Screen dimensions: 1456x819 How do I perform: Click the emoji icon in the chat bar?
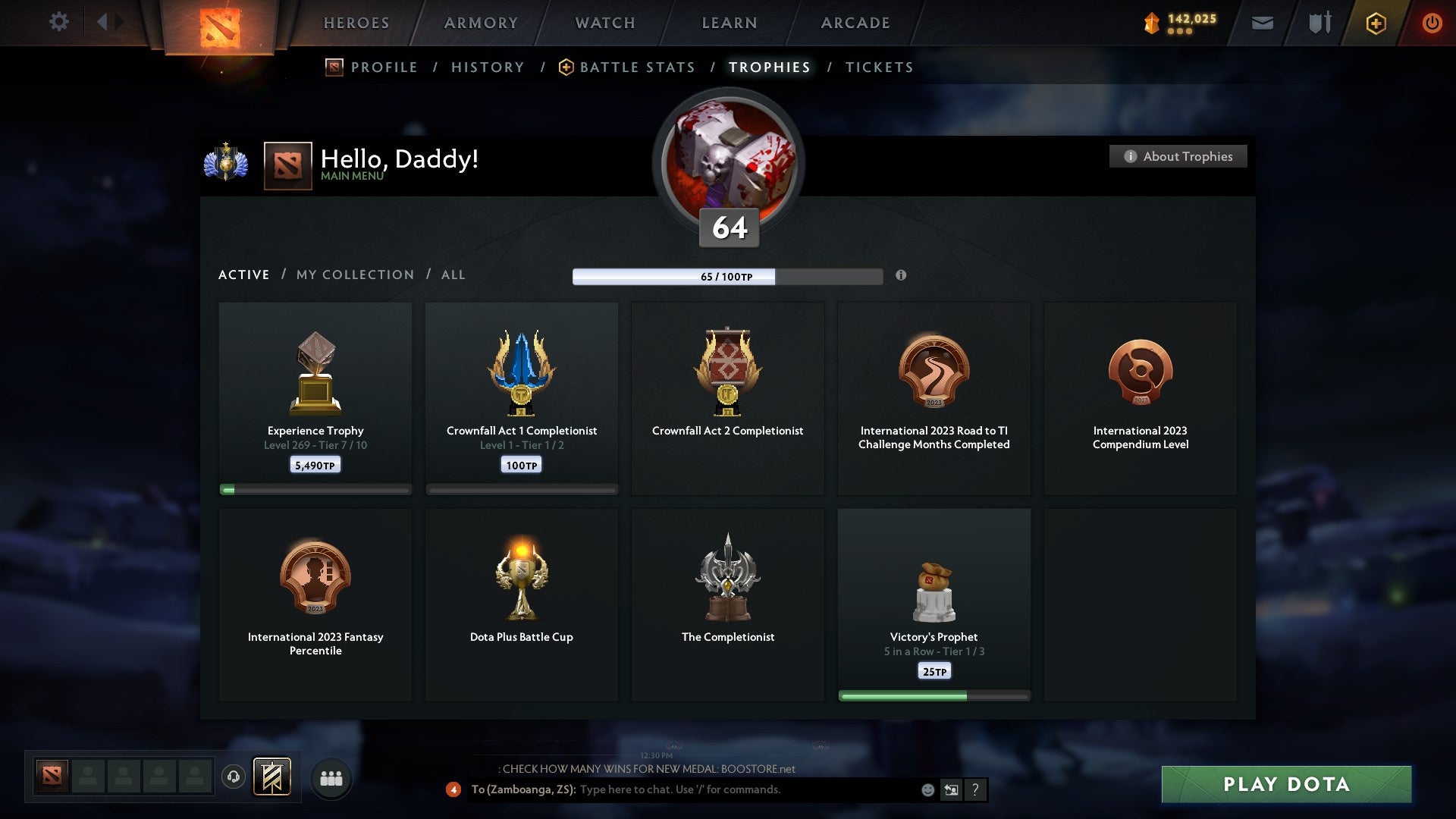[927, 790]
